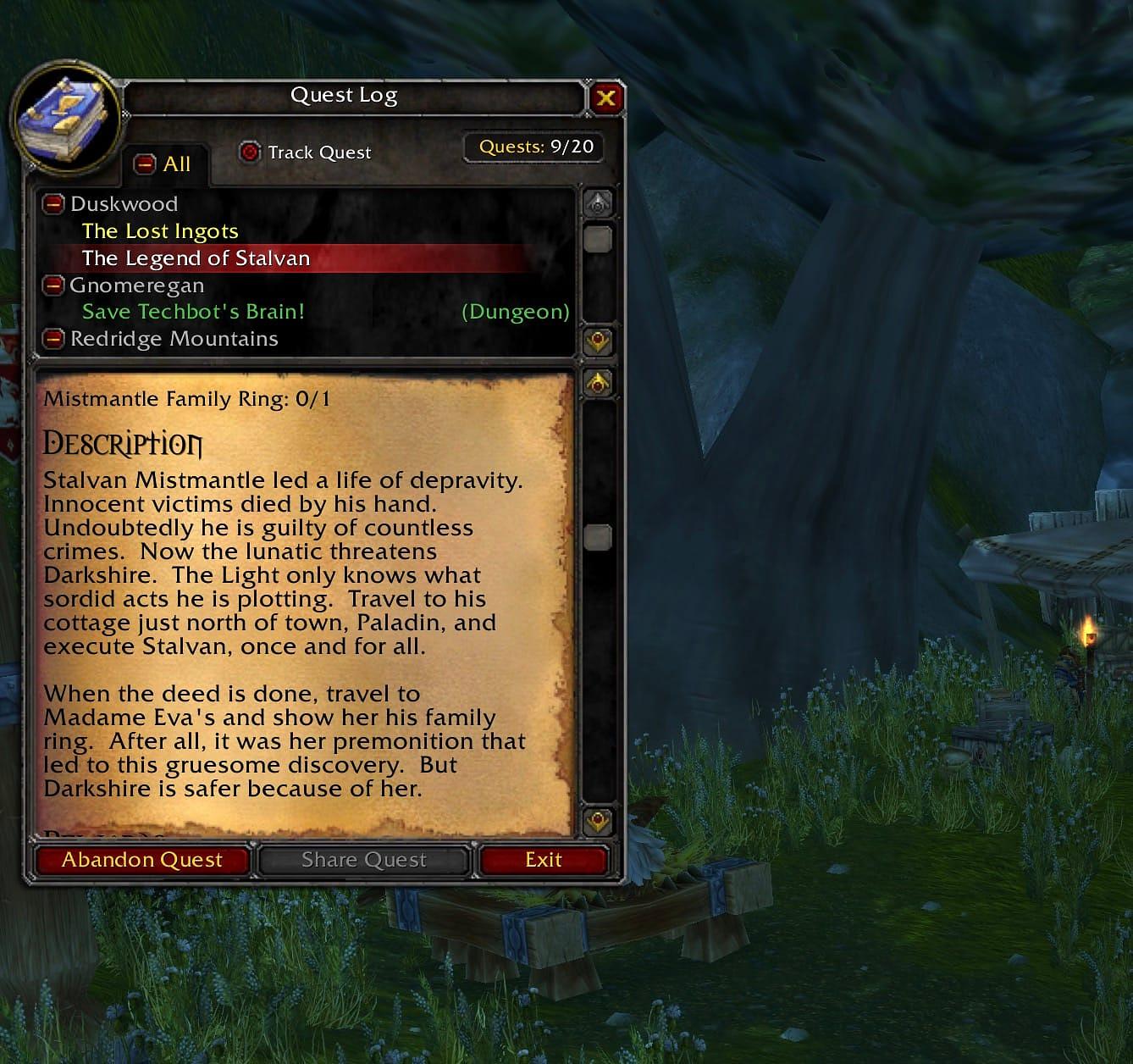
Task: Collapse the Duskwood quest category
Action: [53, 204]
